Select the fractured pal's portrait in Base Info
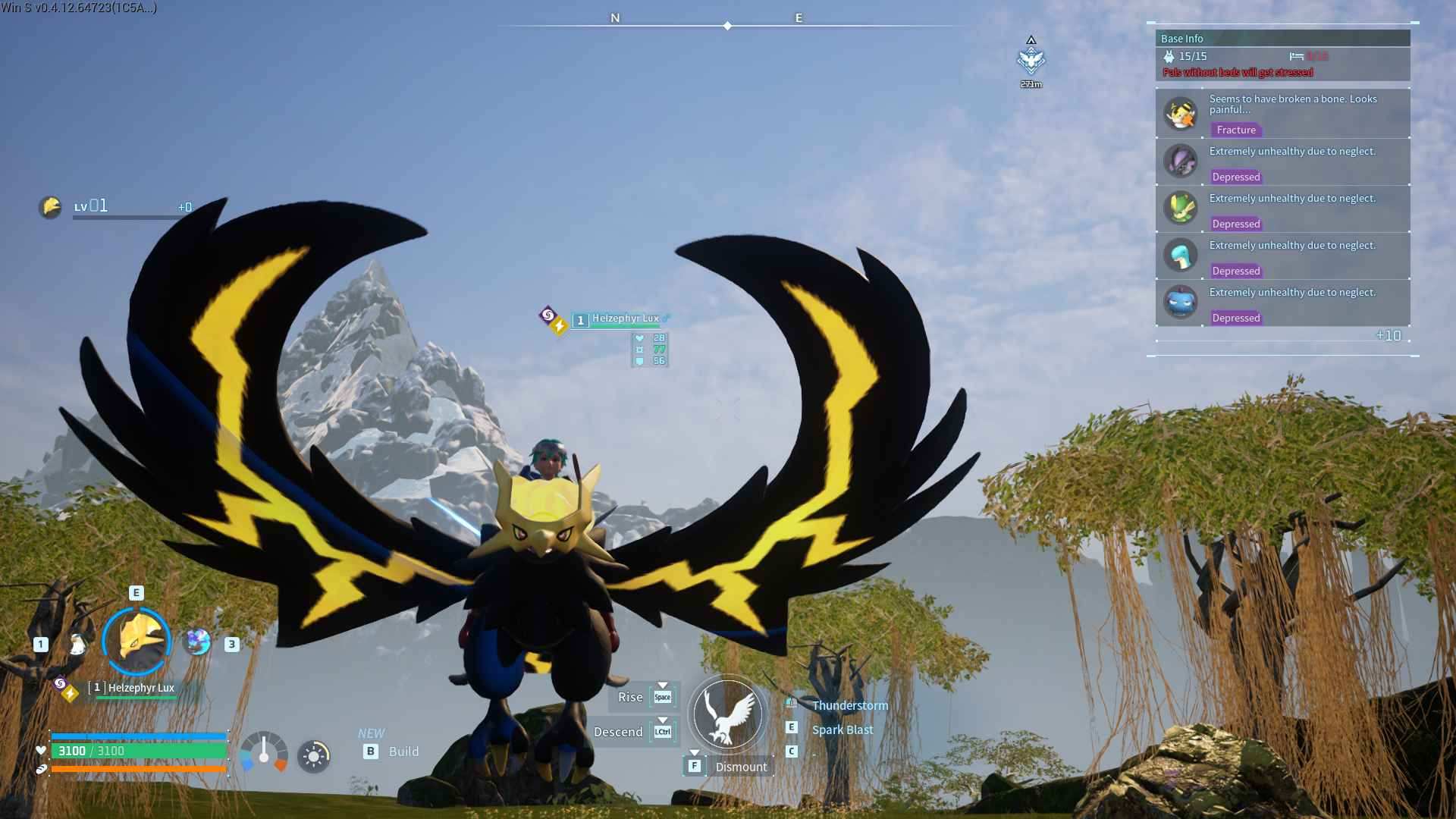1456x819 pixels. (1181, 112)
